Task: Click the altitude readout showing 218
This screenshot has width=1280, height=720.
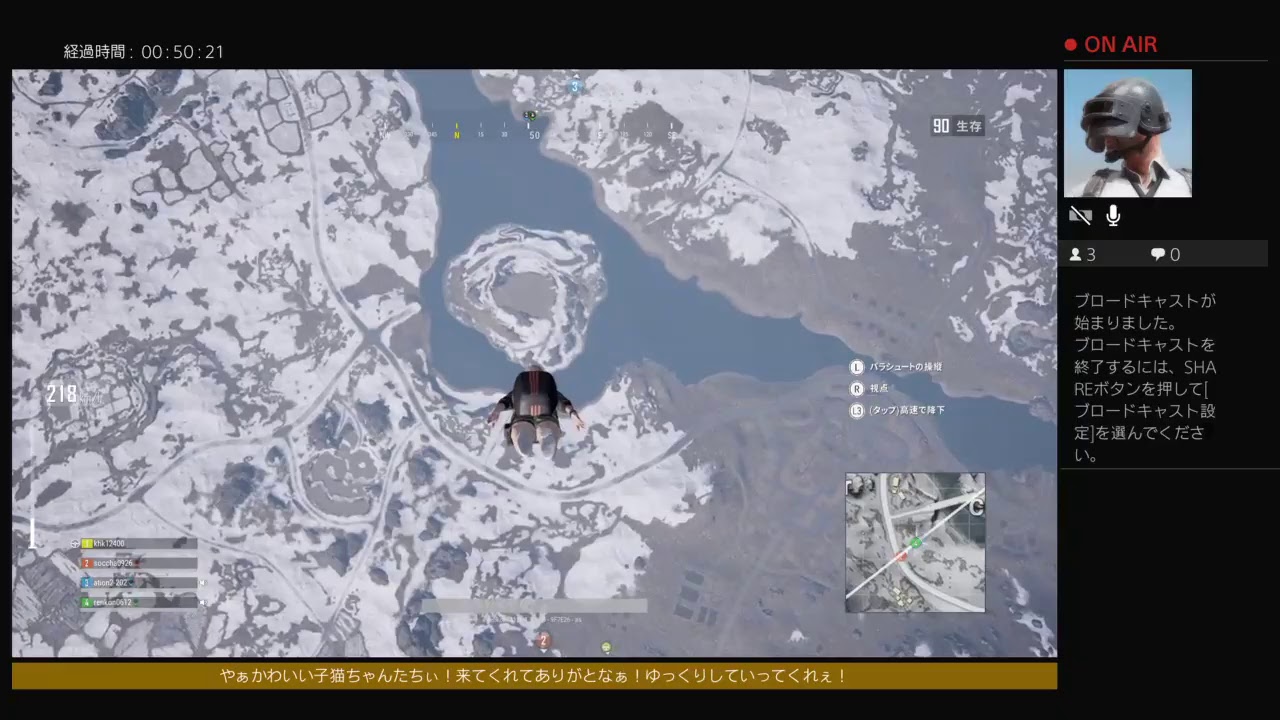Action: click(60, 394)
